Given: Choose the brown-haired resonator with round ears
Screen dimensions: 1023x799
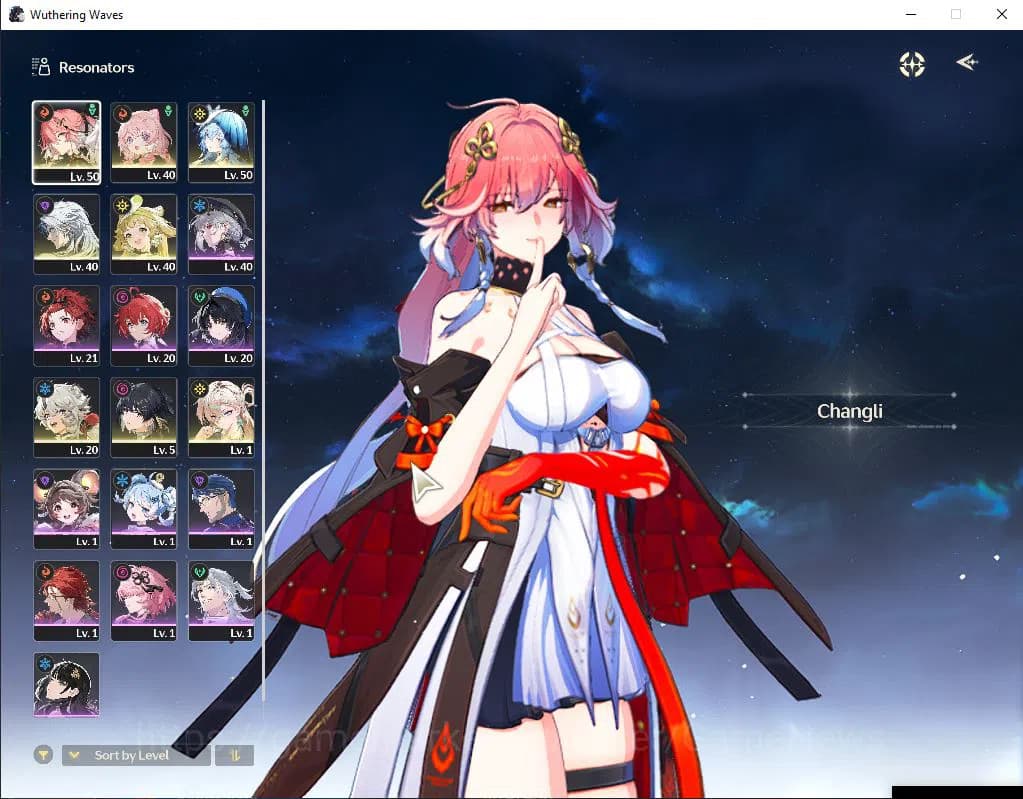Looking at the screenshot, I should [66, 508].
